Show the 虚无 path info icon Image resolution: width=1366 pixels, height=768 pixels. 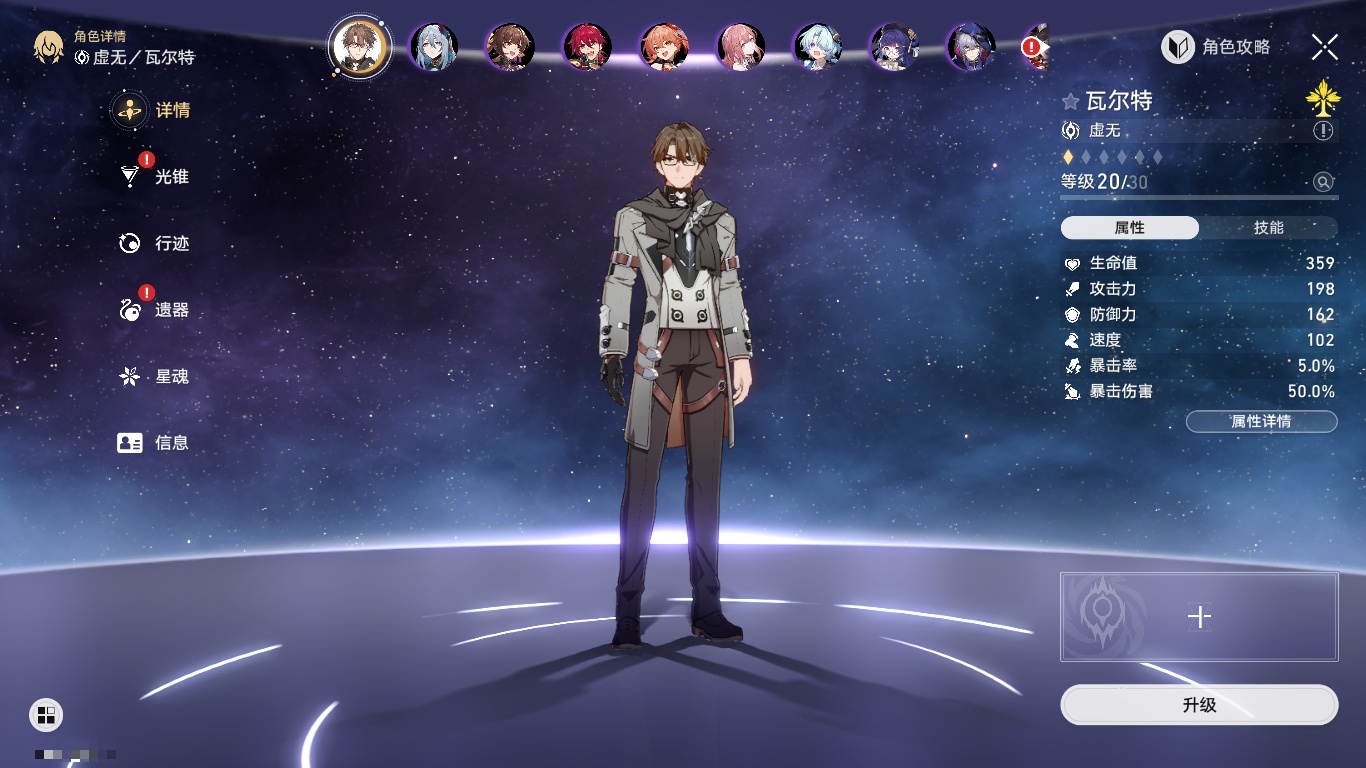1323,131
